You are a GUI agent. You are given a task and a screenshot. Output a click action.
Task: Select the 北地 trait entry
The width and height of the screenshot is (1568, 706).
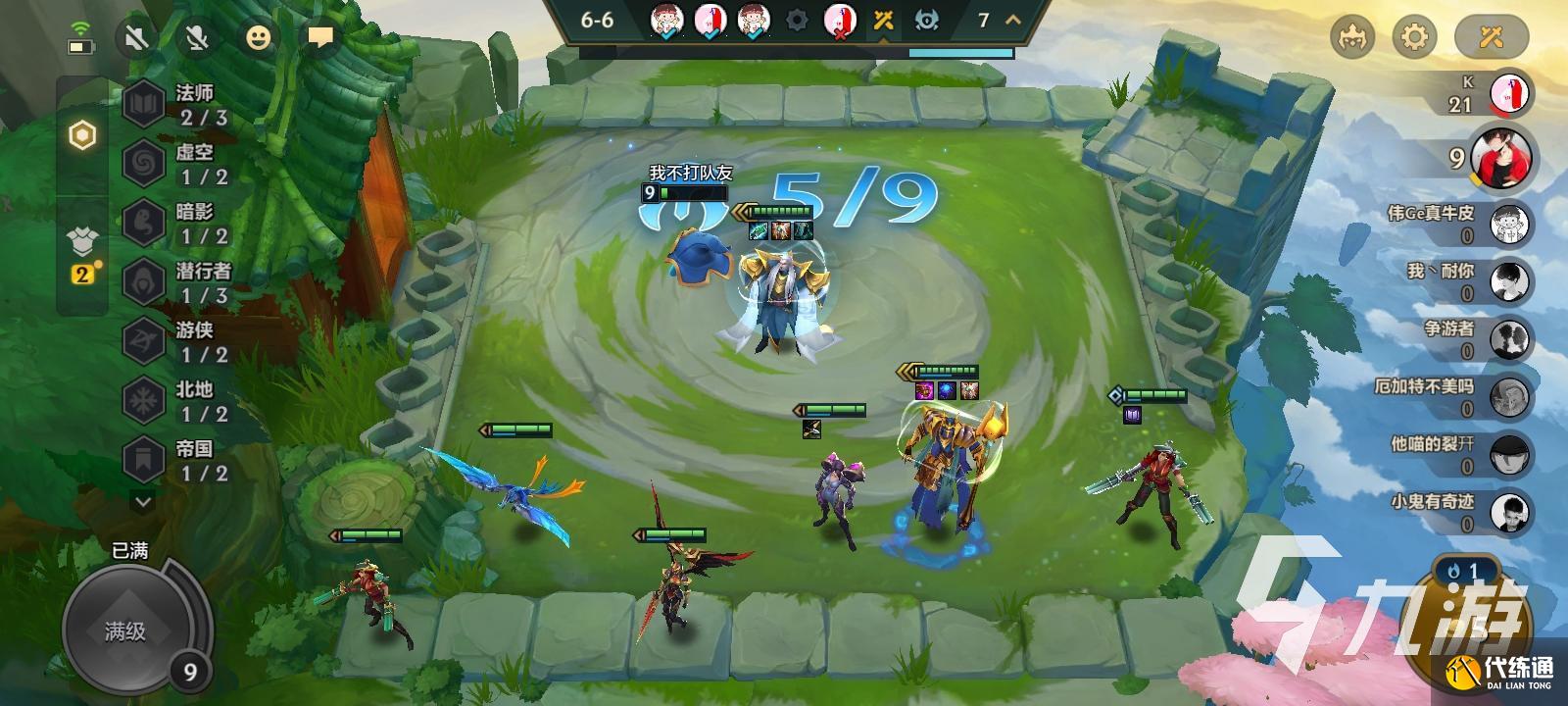click(176, 401)
